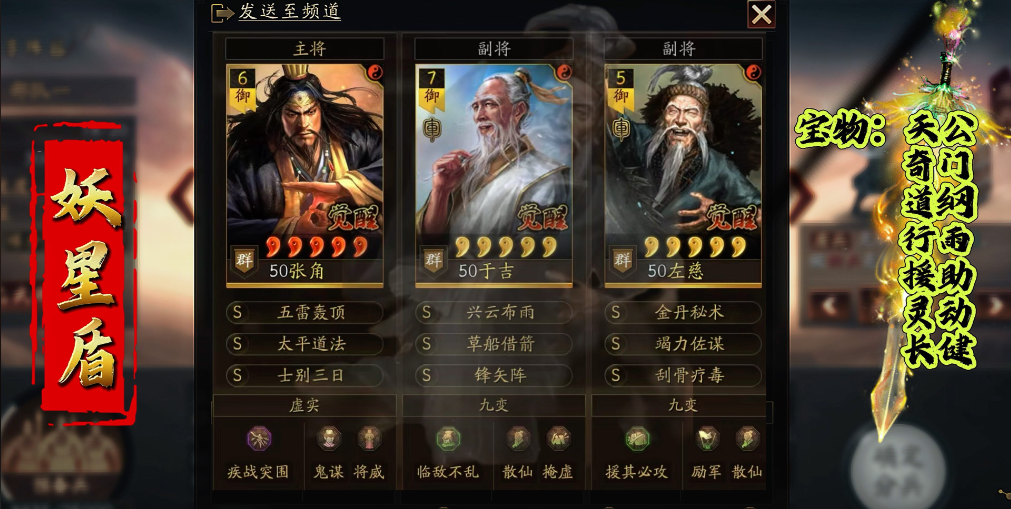
Task: Click the 援其必攻 trait icon
Action: tap(637, 439)
